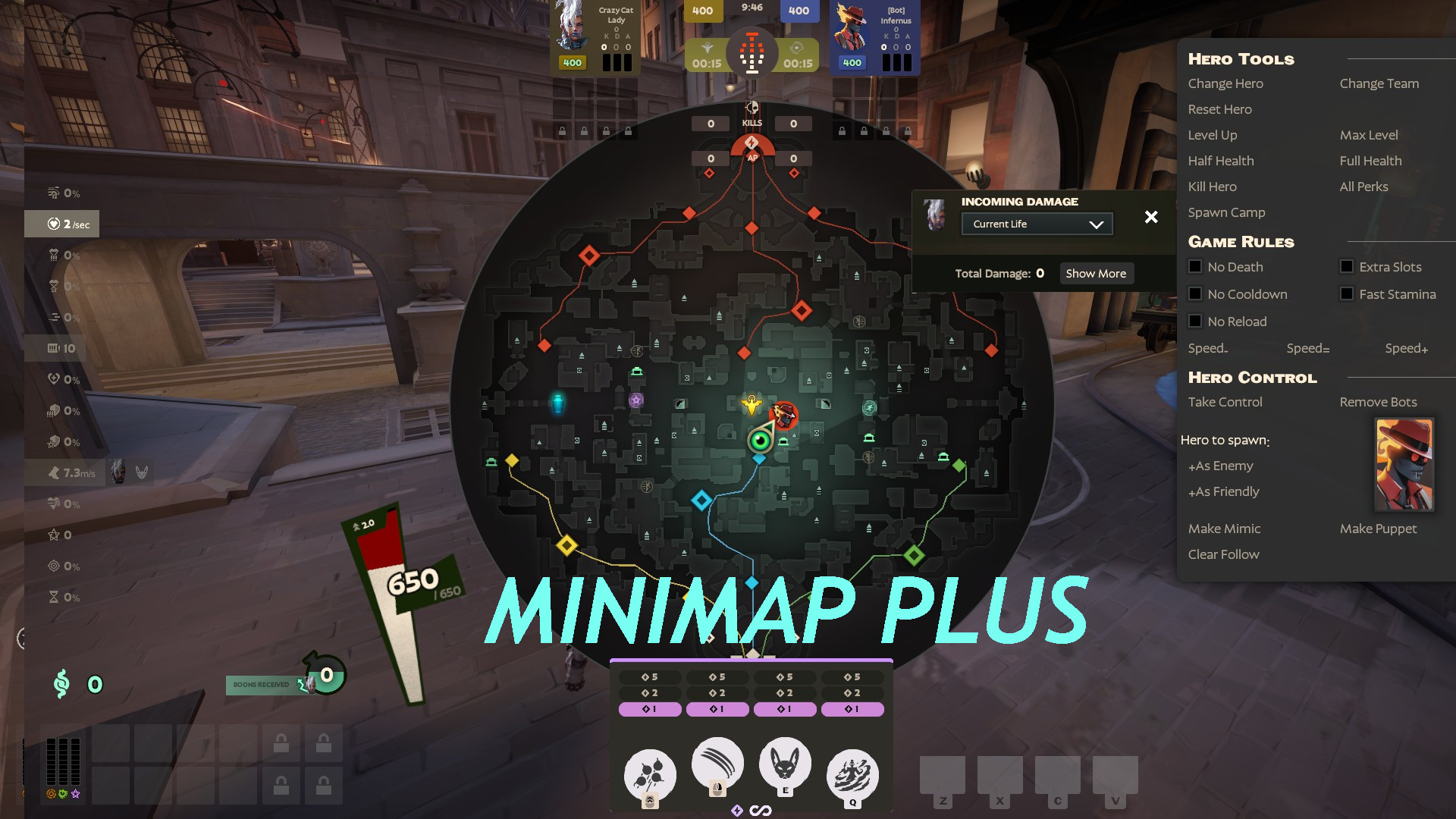Click Remove Bots
1456x819 pixels.
click(1379, 402)
